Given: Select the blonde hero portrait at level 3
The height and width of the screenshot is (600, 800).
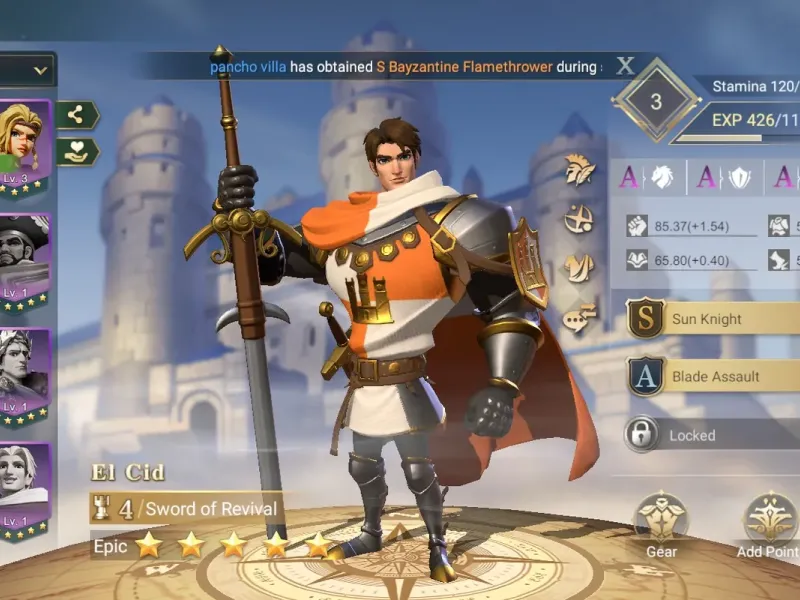Looking at the screenshot, I should click(22, 148).
